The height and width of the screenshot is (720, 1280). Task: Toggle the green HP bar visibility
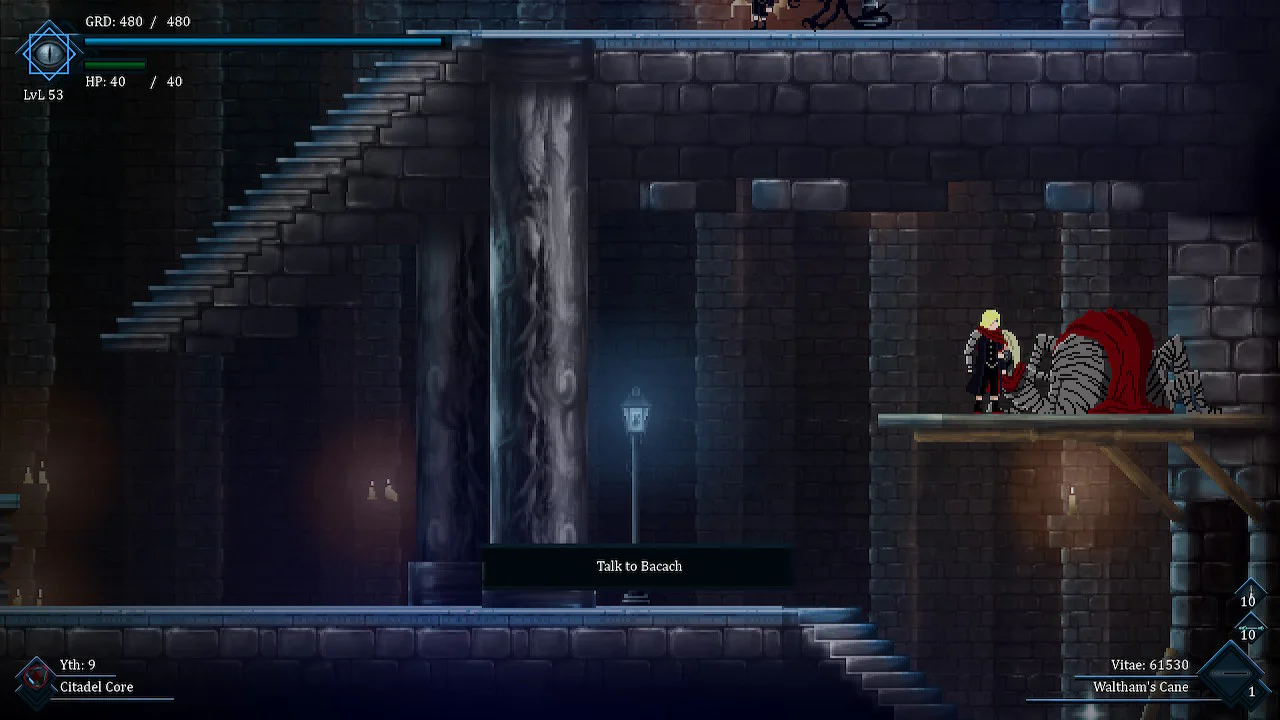pyautogui.click(x=116, y=63)
